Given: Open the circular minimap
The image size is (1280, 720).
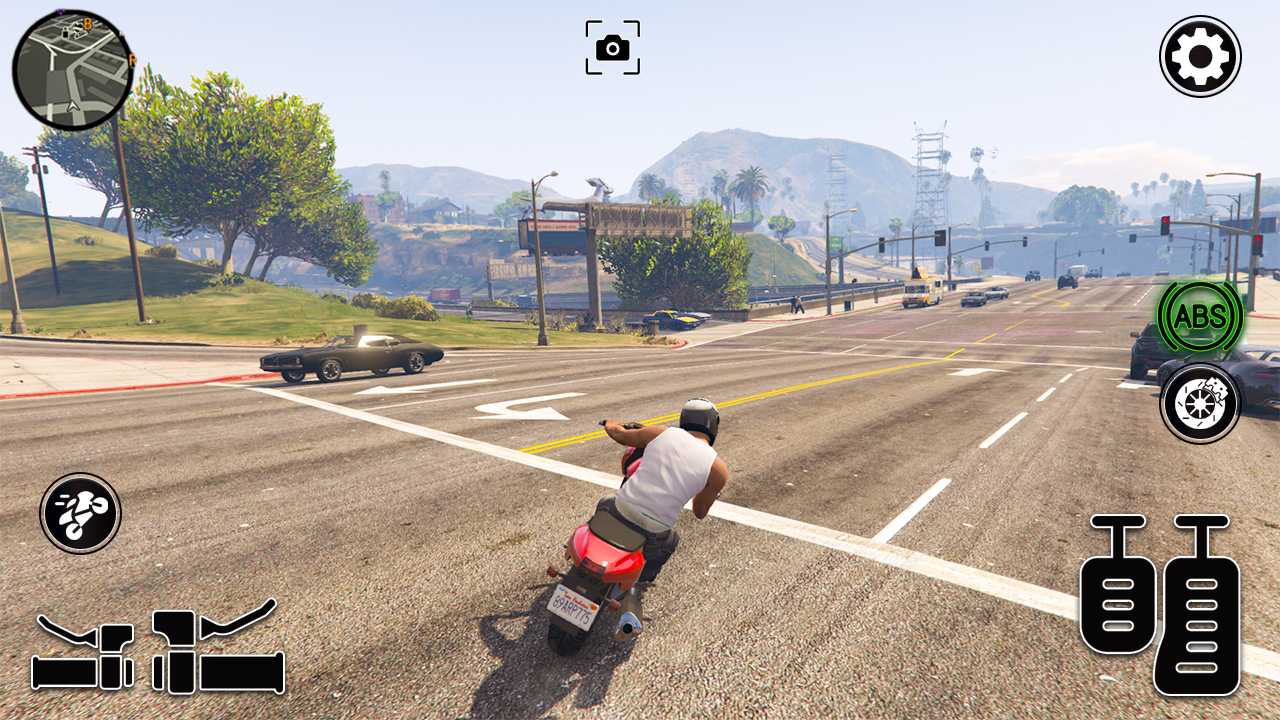Looking at the screenshot, I should 72,65.
